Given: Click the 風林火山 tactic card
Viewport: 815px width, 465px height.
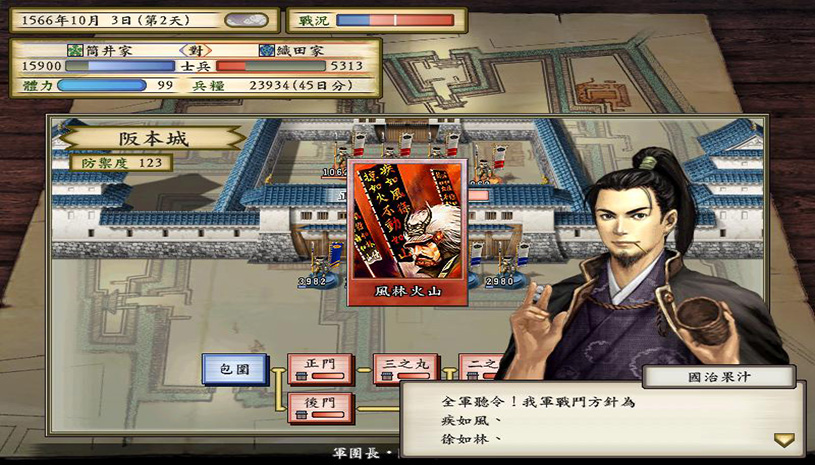Looking at the screenshot, I should click(406, 231).
